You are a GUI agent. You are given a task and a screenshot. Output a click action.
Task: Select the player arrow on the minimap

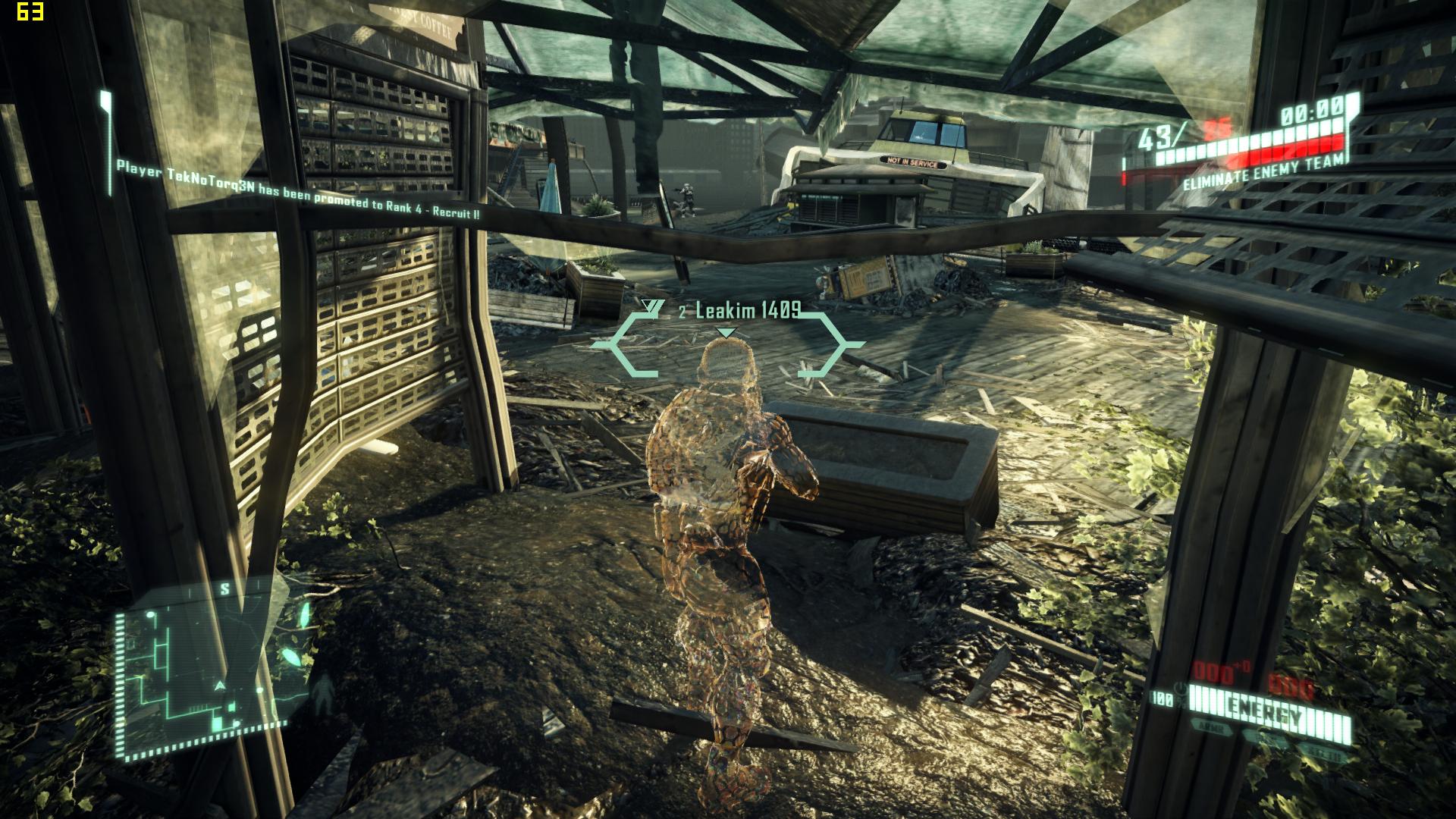(221, 686)
